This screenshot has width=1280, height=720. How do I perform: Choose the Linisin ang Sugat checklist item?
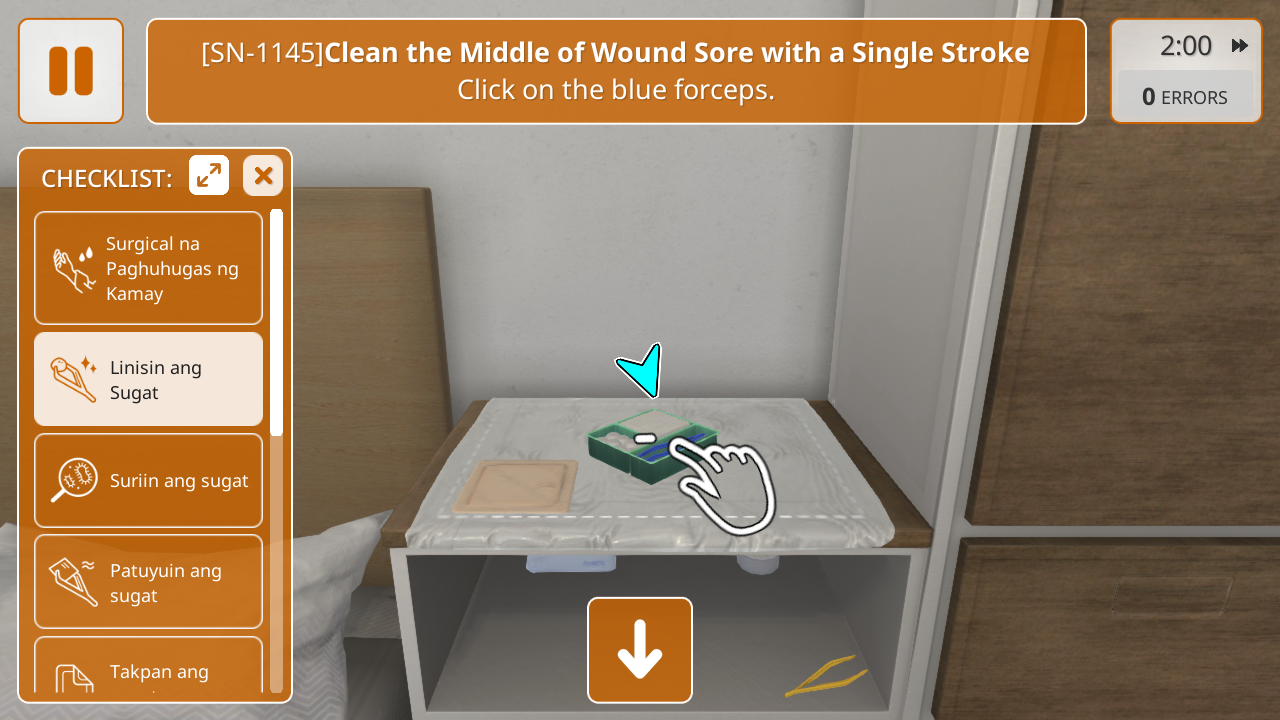click(x=148, y=380)
